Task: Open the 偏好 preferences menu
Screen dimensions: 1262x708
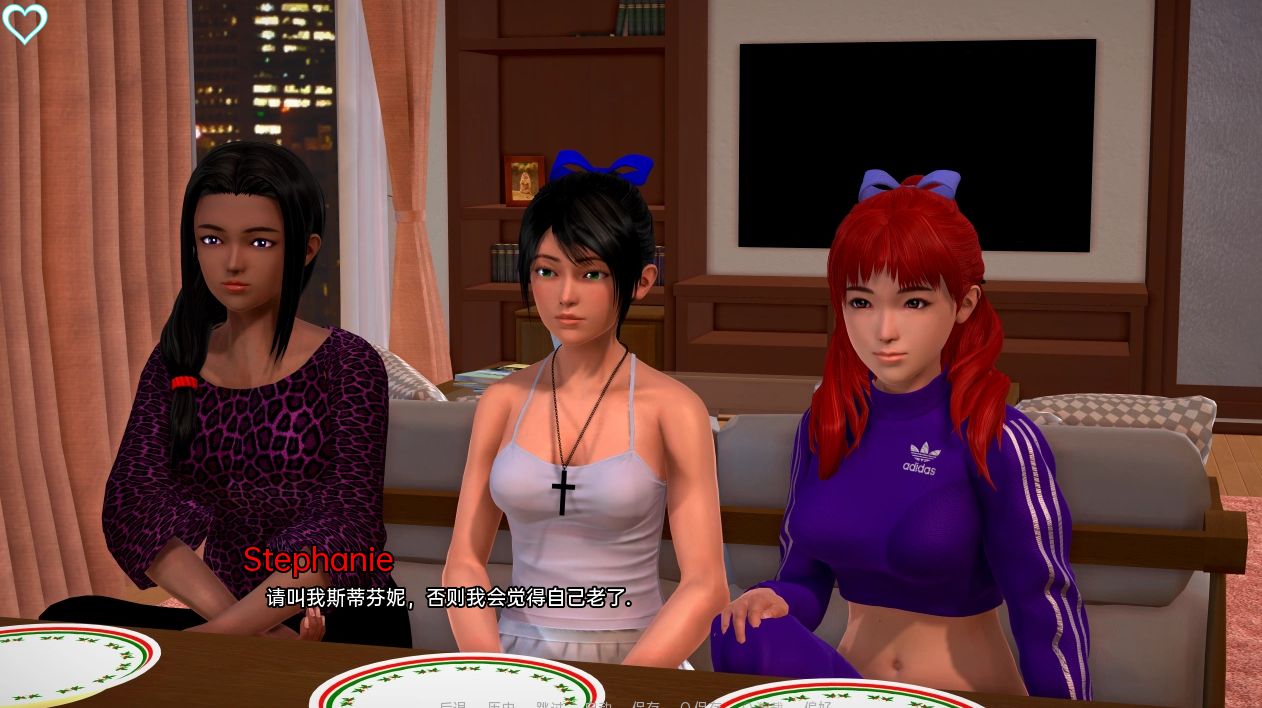Action: (x=817, y=705)
